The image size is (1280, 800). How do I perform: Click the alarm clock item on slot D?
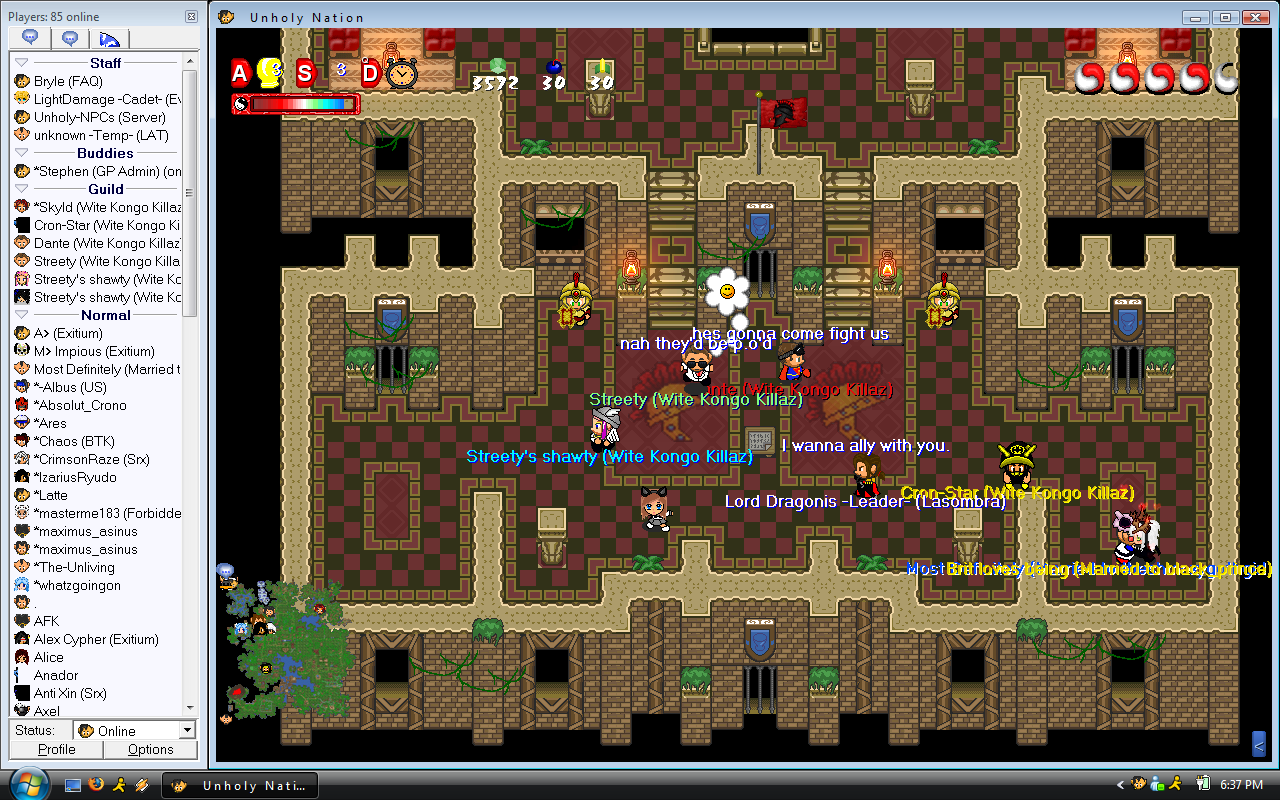401,73
